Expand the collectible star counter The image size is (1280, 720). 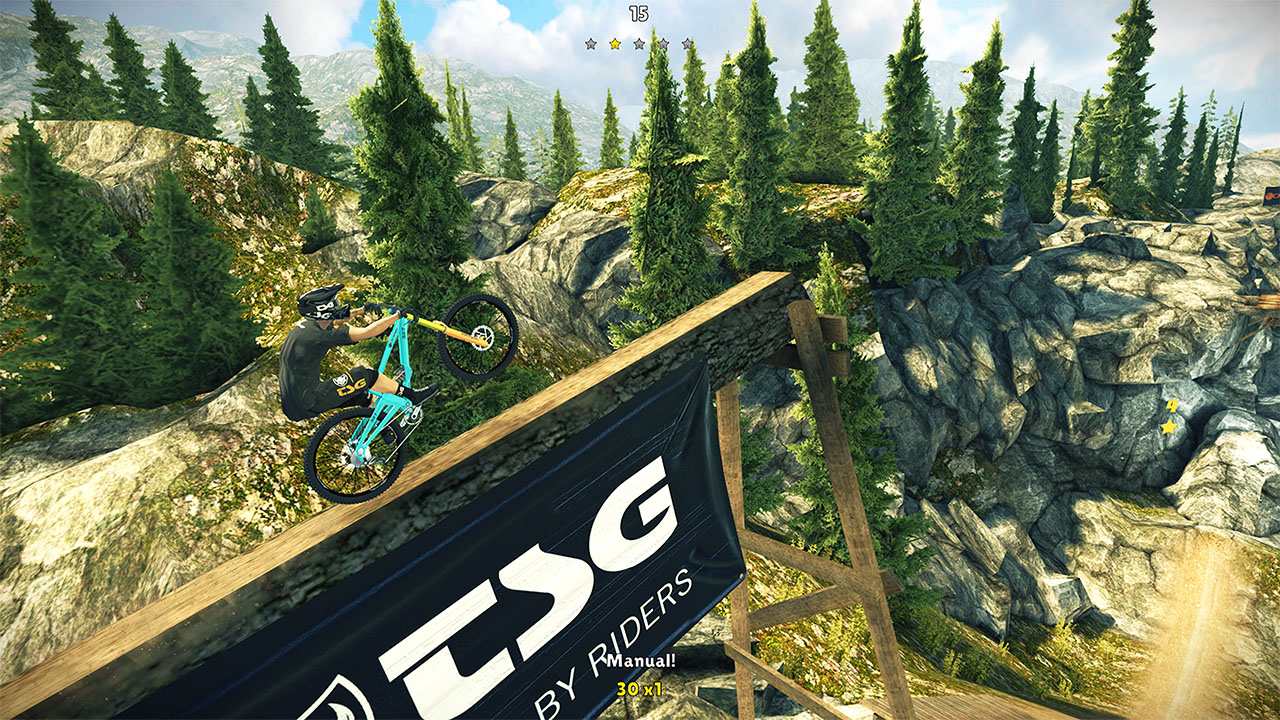[x=1171, y=416]
